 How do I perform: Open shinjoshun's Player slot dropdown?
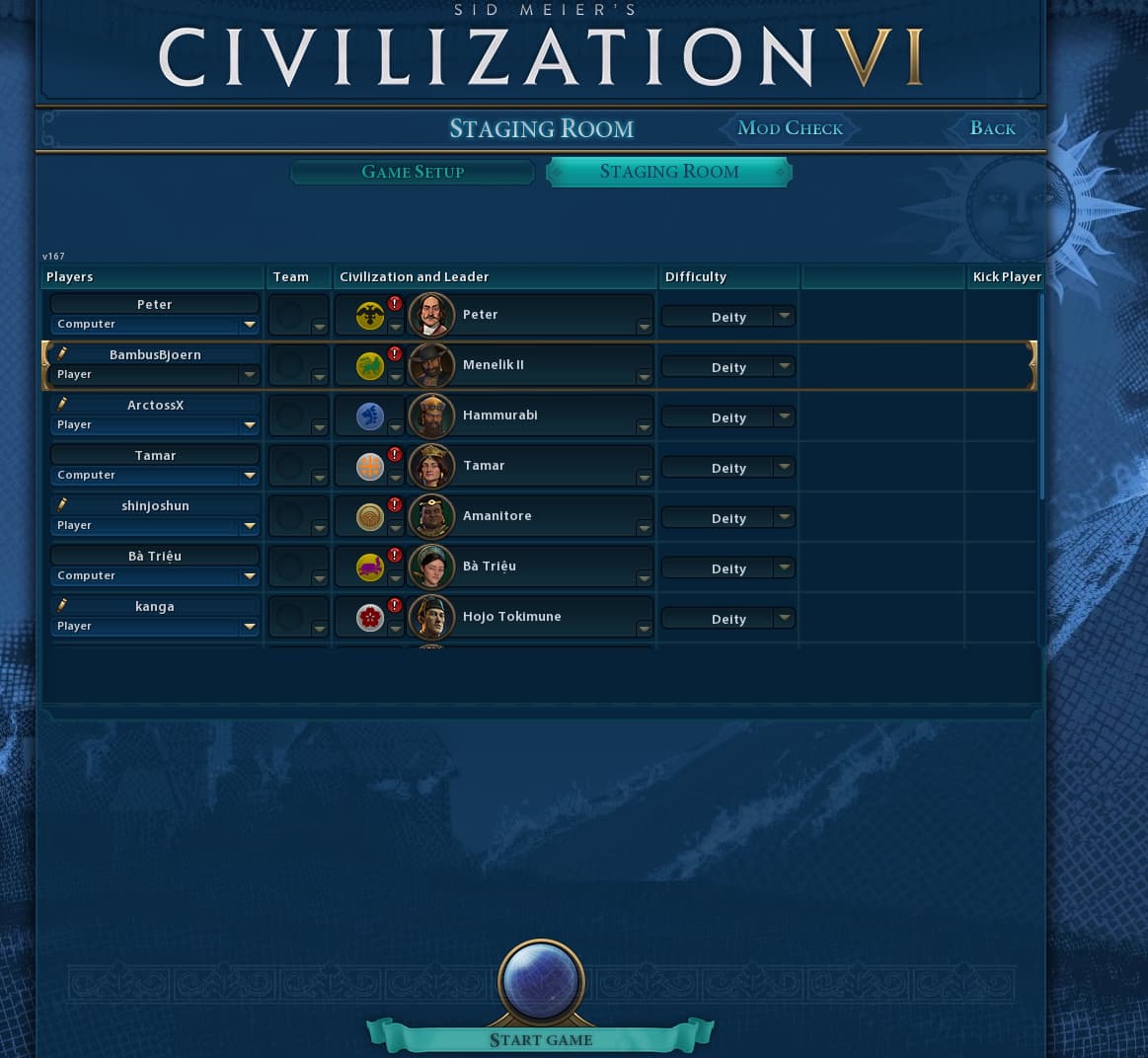pos(155,526)
